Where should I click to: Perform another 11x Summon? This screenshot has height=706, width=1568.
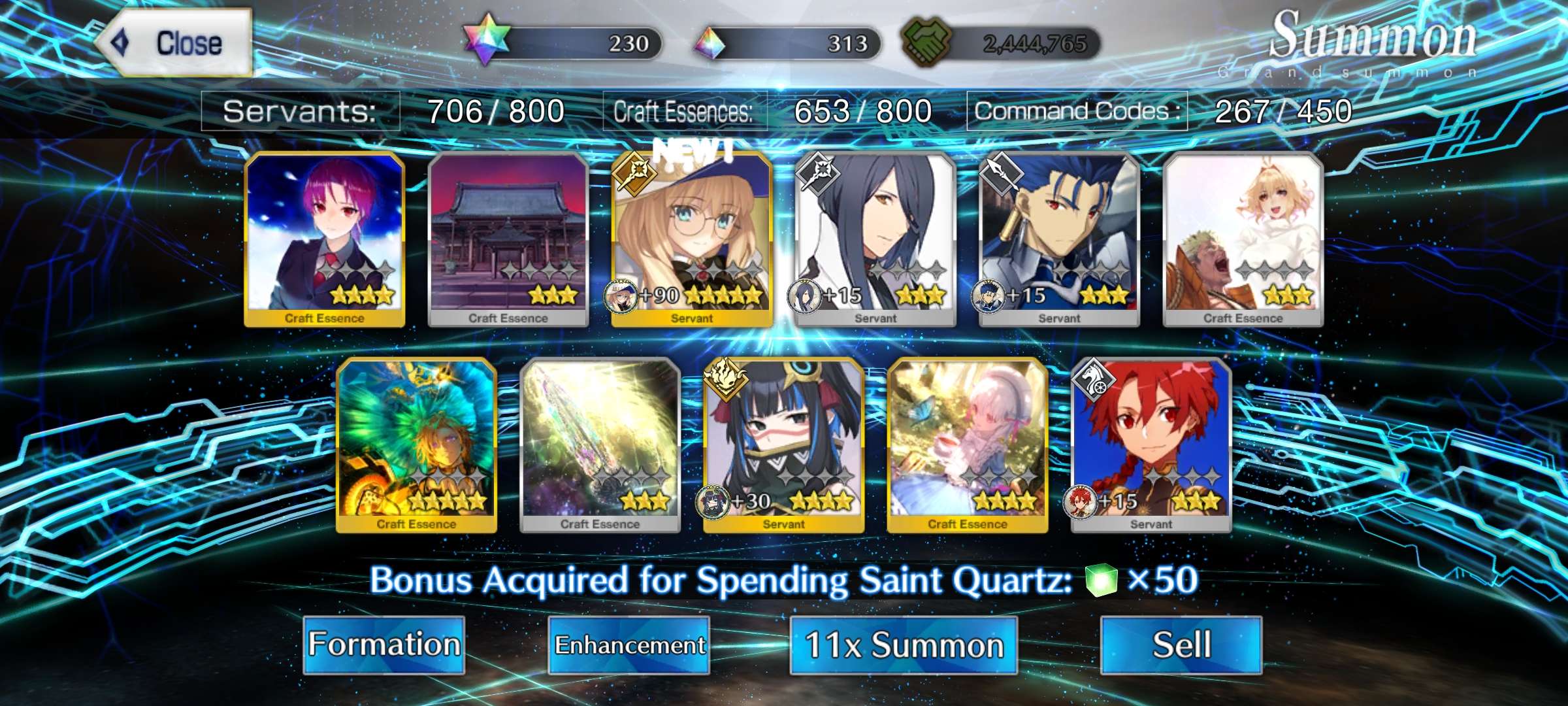904,645
